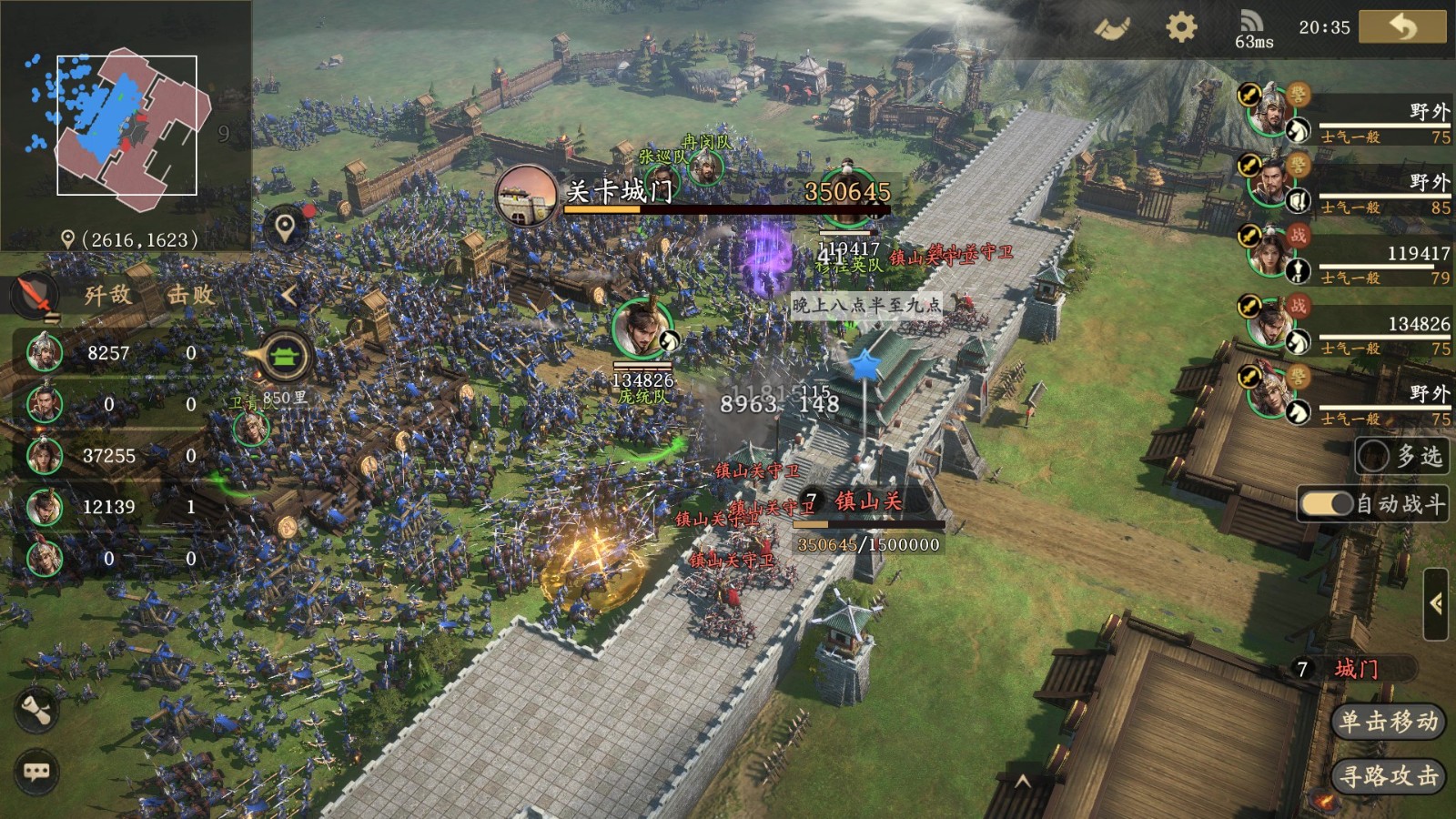Click the sword icon beside 歼敌 header
This screenshot has width=1456, height=819.
point(35,295)
